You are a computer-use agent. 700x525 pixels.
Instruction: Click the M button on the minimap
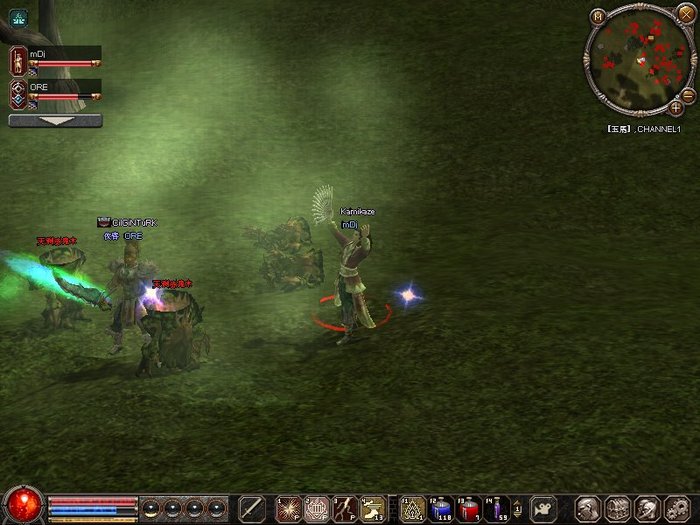598,16
